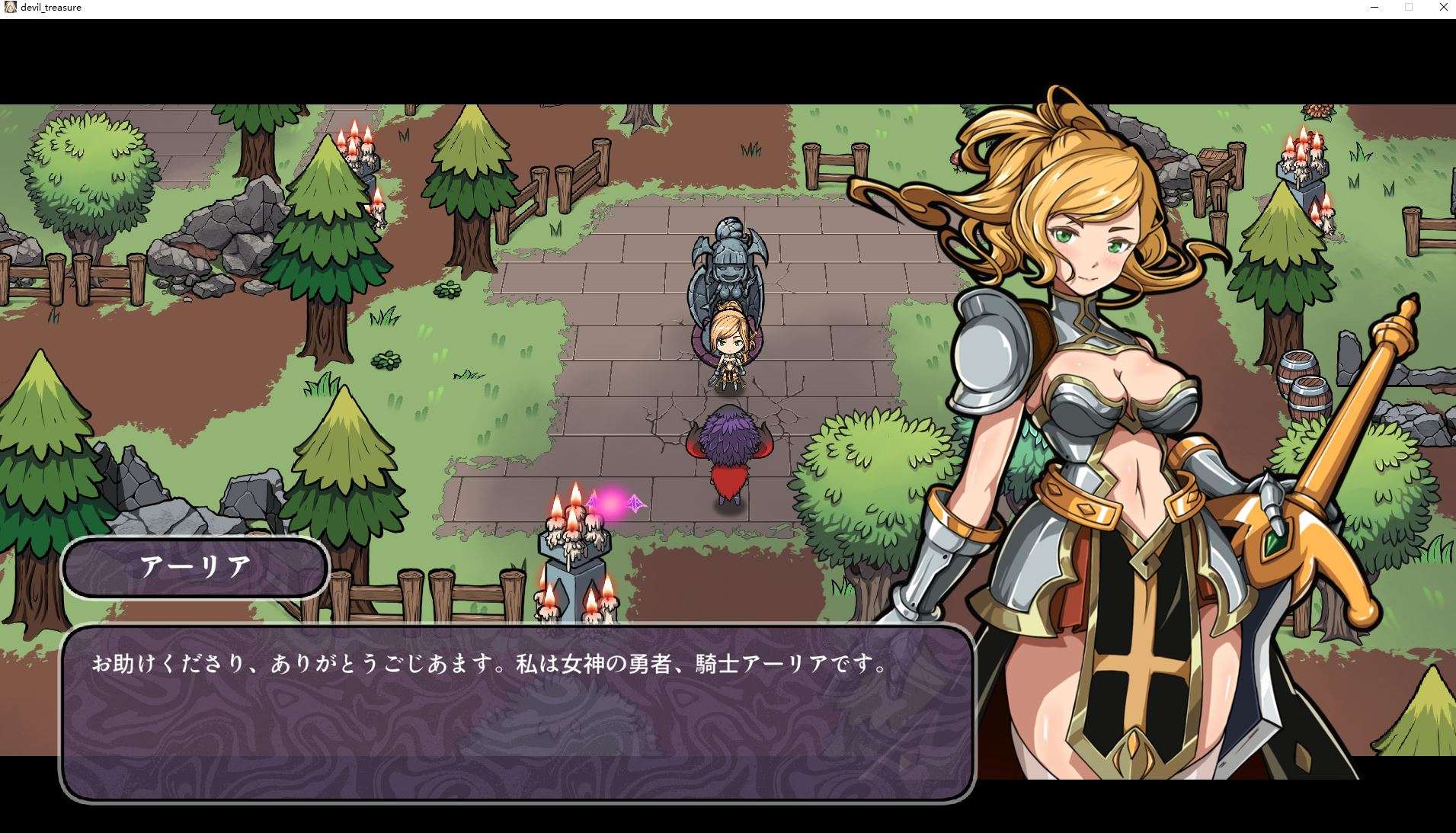The width and height of the screenshot is (1456, 833).
Task: Click the stone gargoyle statue sprite
Action: click(726, 263)
